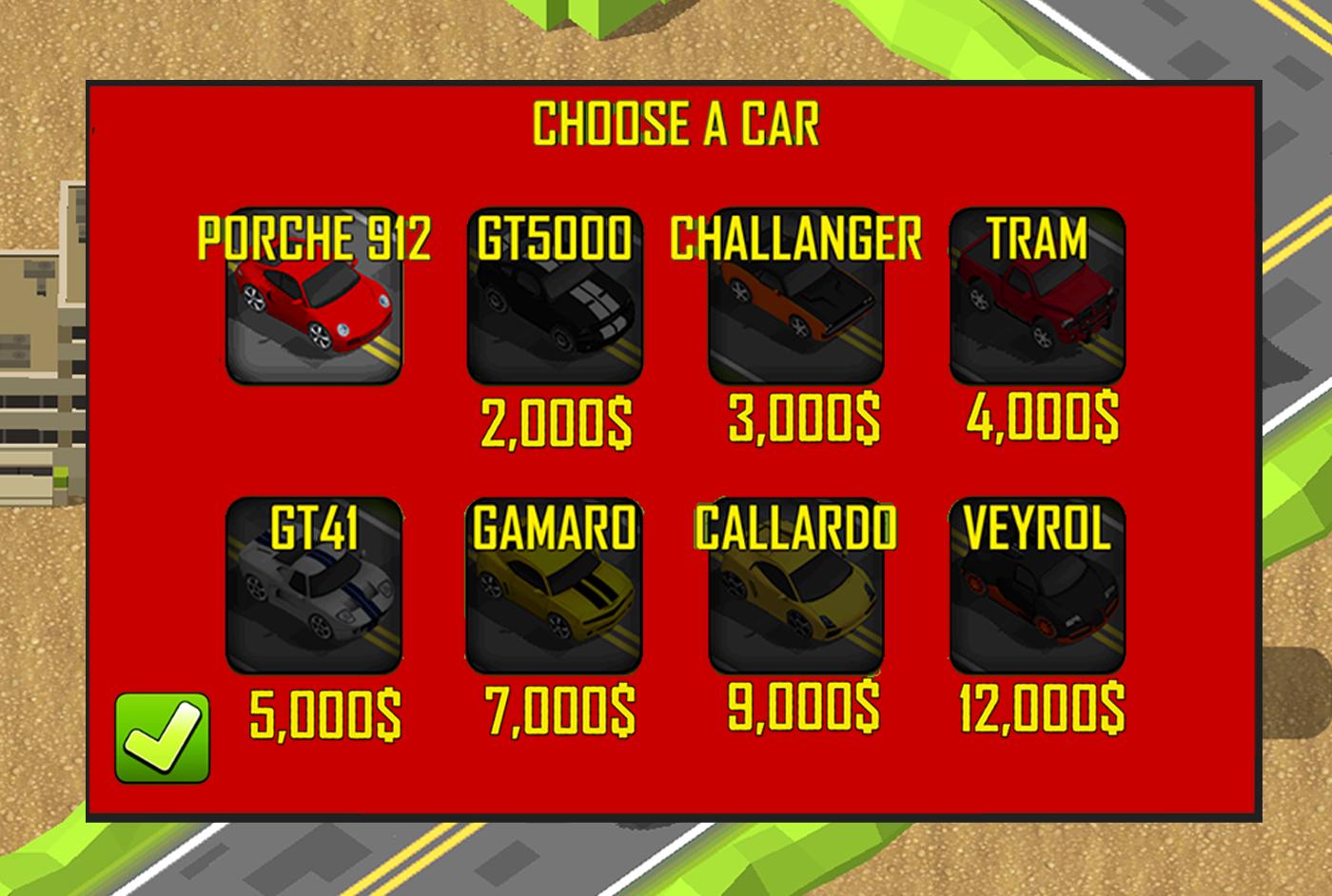Click the GAMARO car name text
1332x896 pixels.
point(555,529)
